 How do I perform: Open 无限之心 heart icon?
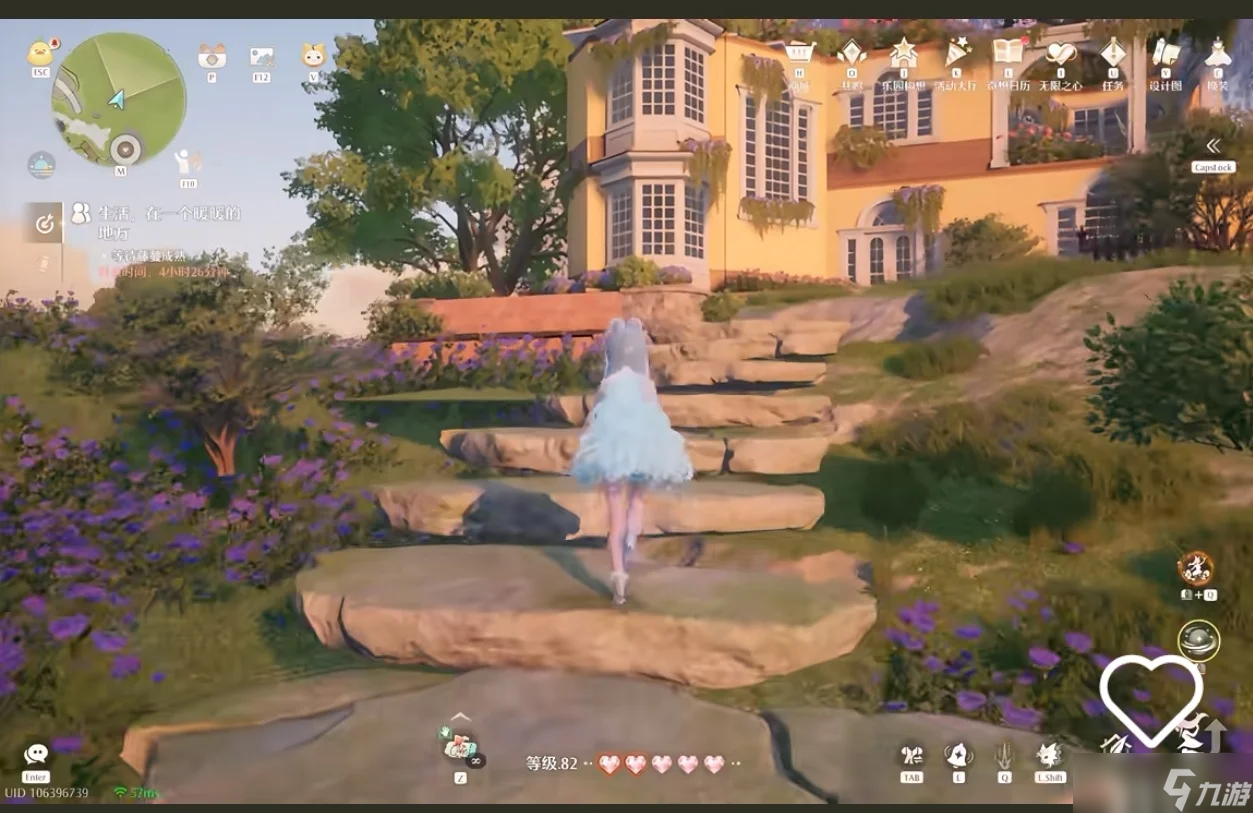[x=1059, y=53]
